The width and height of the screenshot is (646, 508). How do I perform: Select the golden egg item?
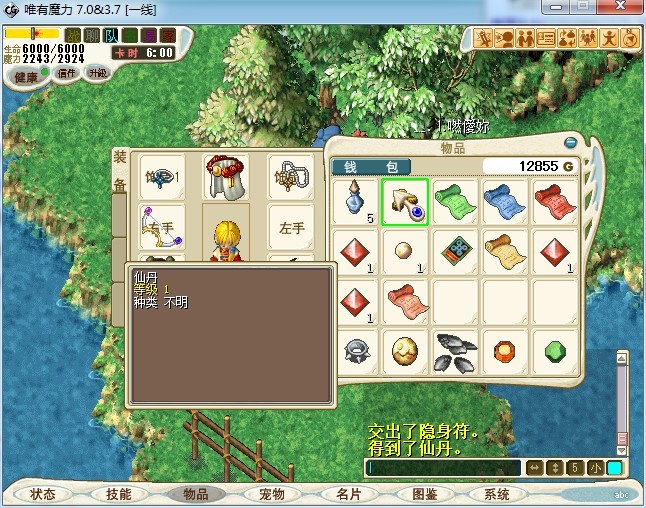(405, 349)
